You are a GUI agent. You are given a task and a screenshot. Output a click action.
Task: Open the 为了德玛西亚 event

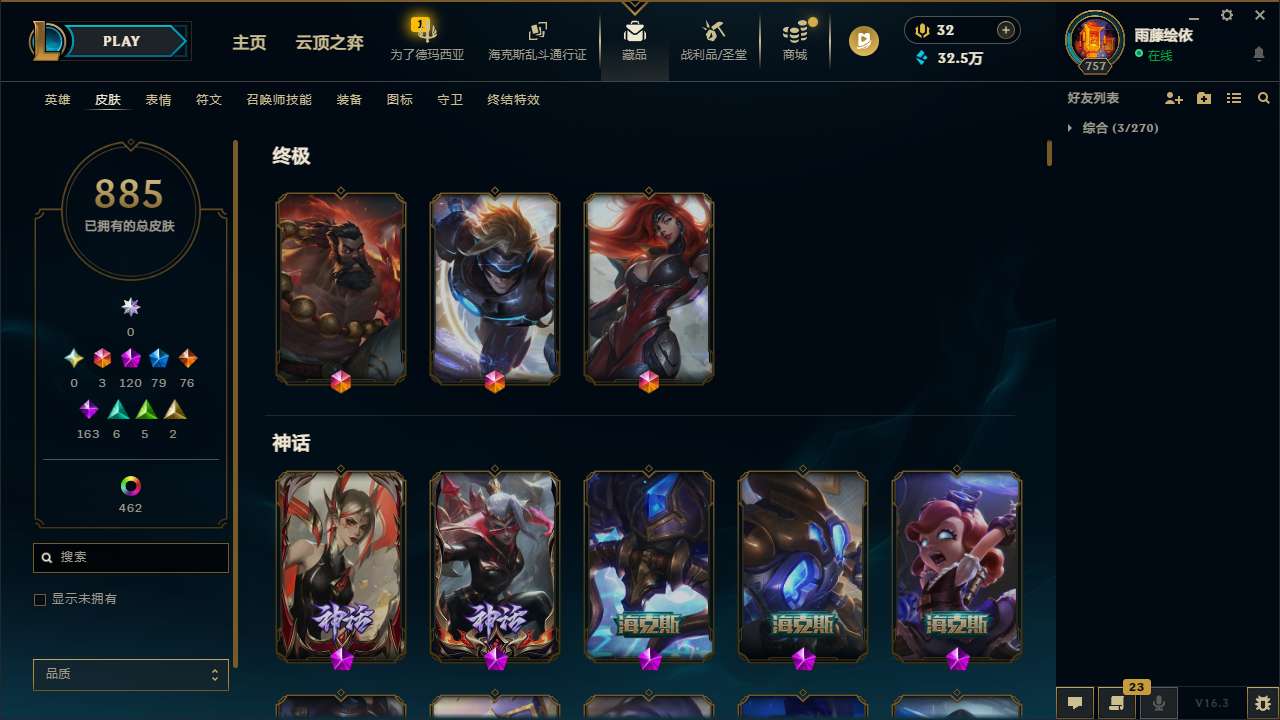[427, 42]
